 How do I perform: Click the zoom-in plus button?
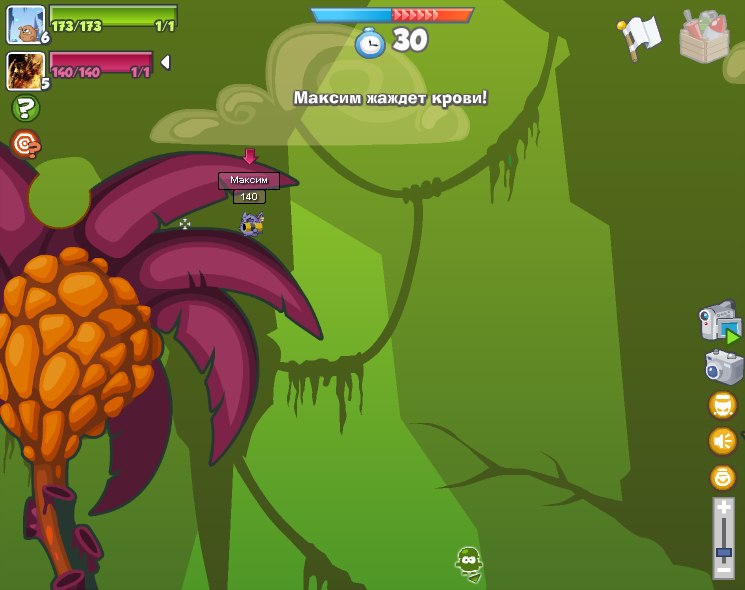(x=723, y=508)
